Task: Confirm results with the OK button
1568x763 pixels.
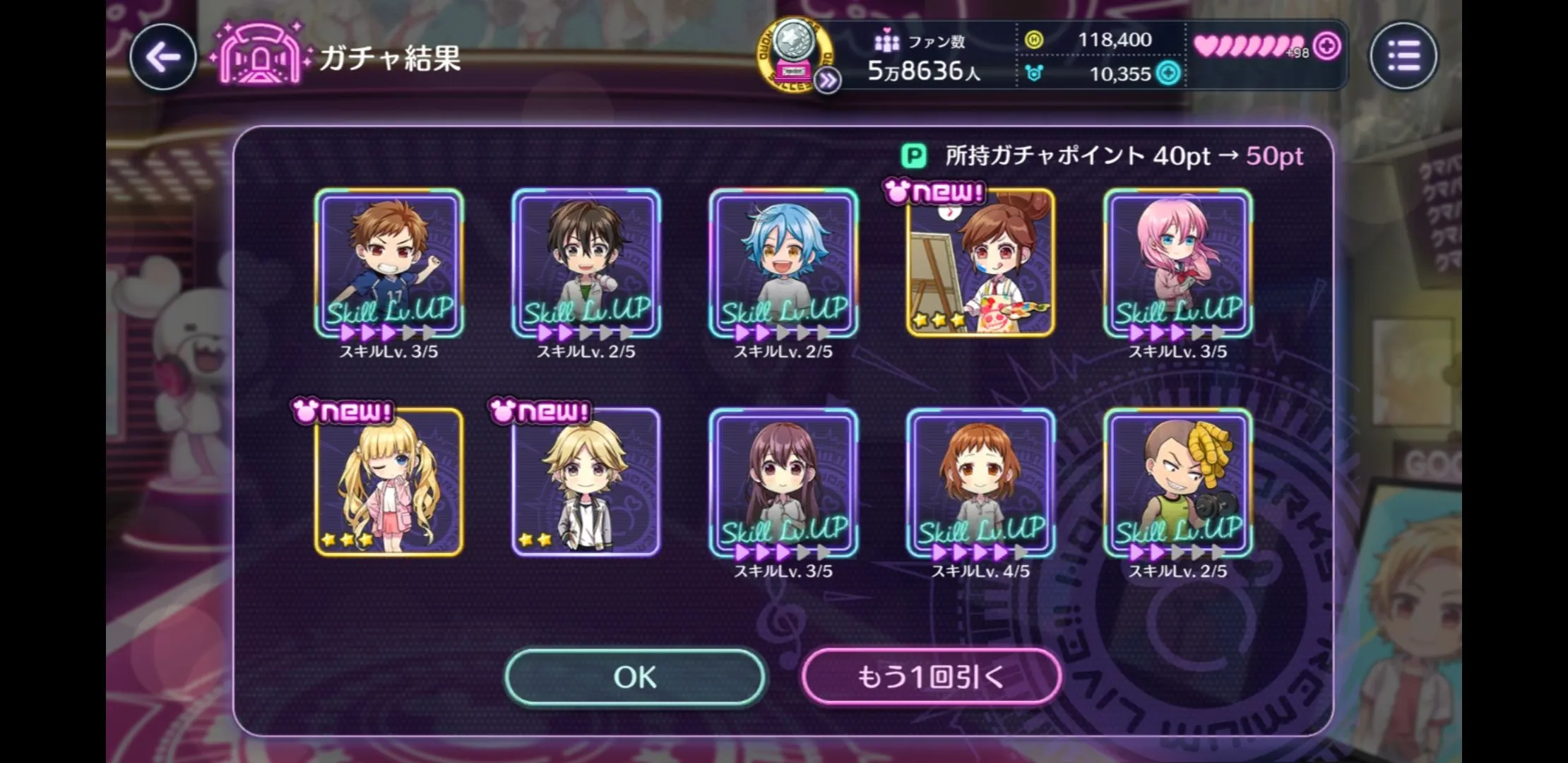Action: coord(635,677)
